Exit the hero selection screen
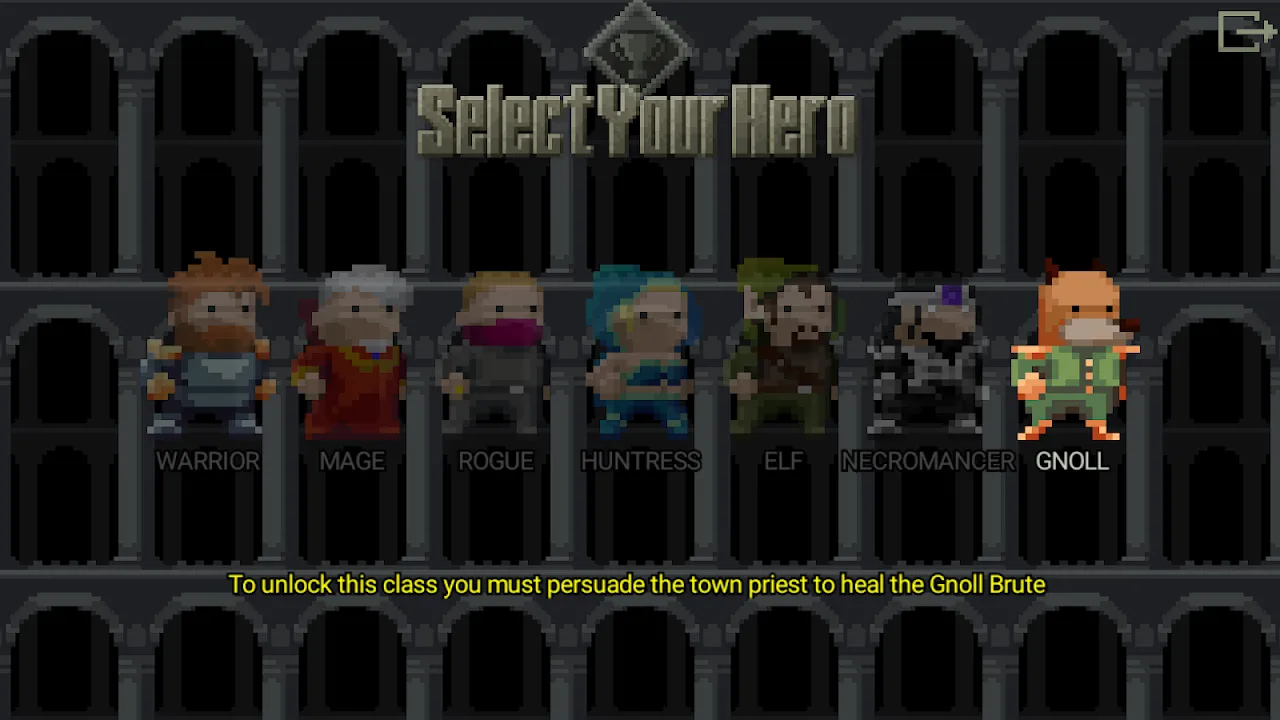1280x720 pixels. (1245, 31)
